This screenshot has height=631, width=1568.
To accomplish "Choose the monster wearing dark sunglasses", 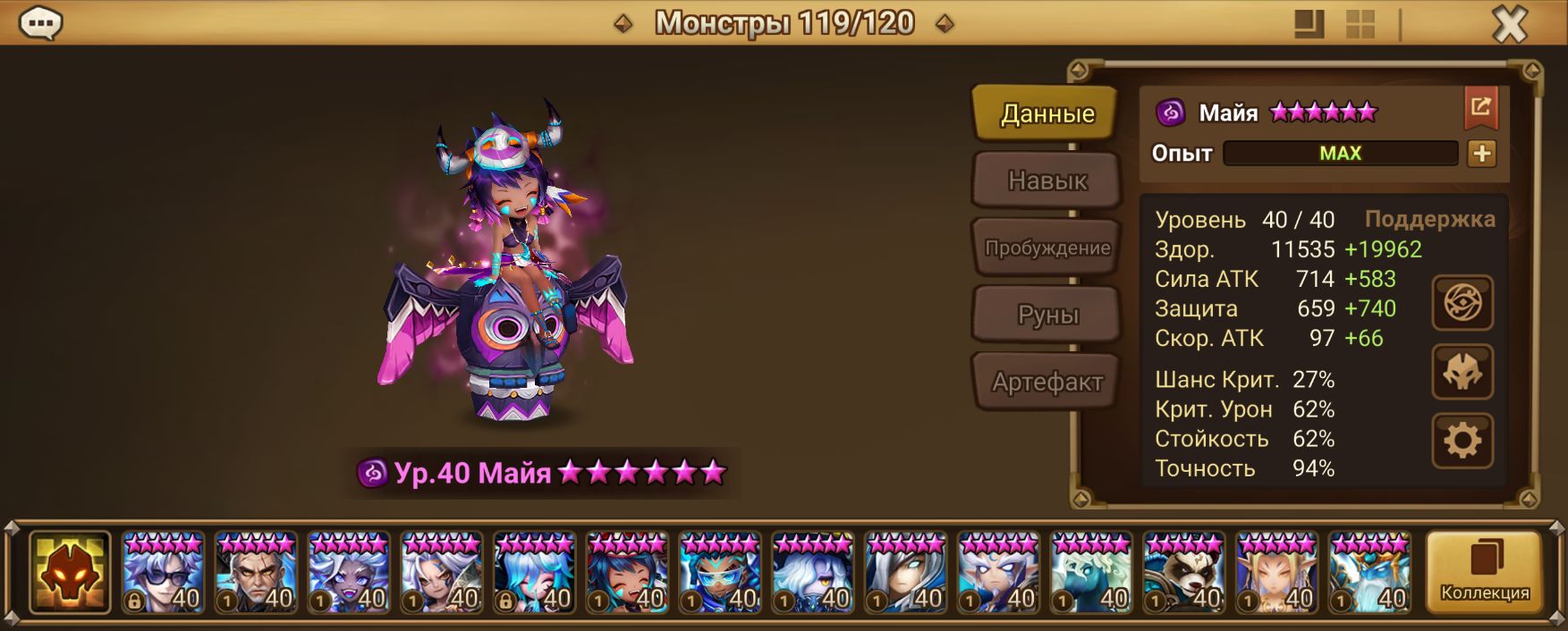I will click(x=163, y=573).
